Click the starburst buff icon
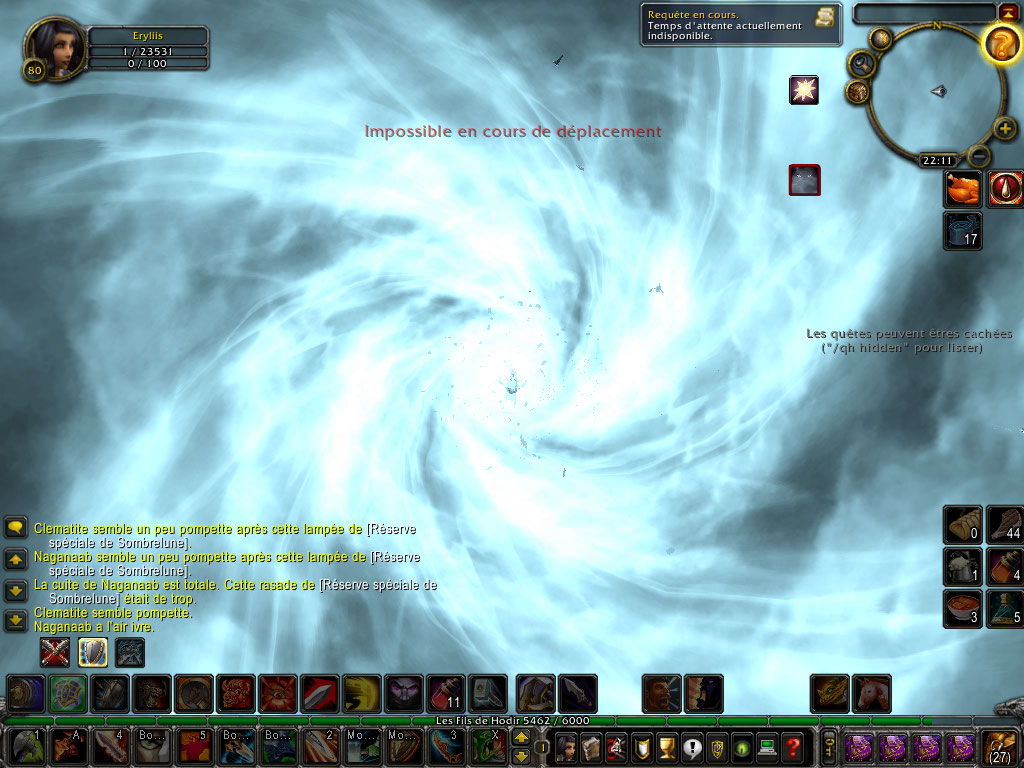This screenshot has height=768, width=1024. click(804, 90)
